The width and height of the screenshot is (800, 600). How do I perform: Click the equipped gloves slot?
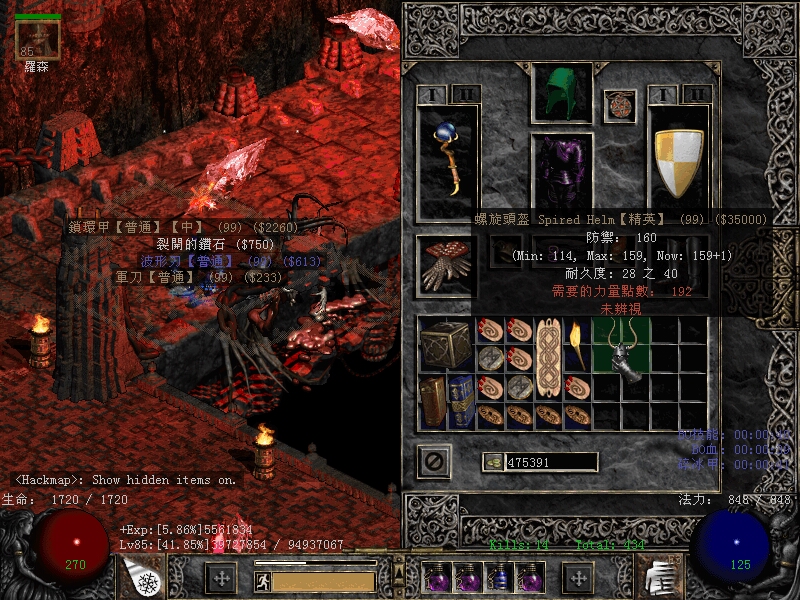(x=447, y=265)
